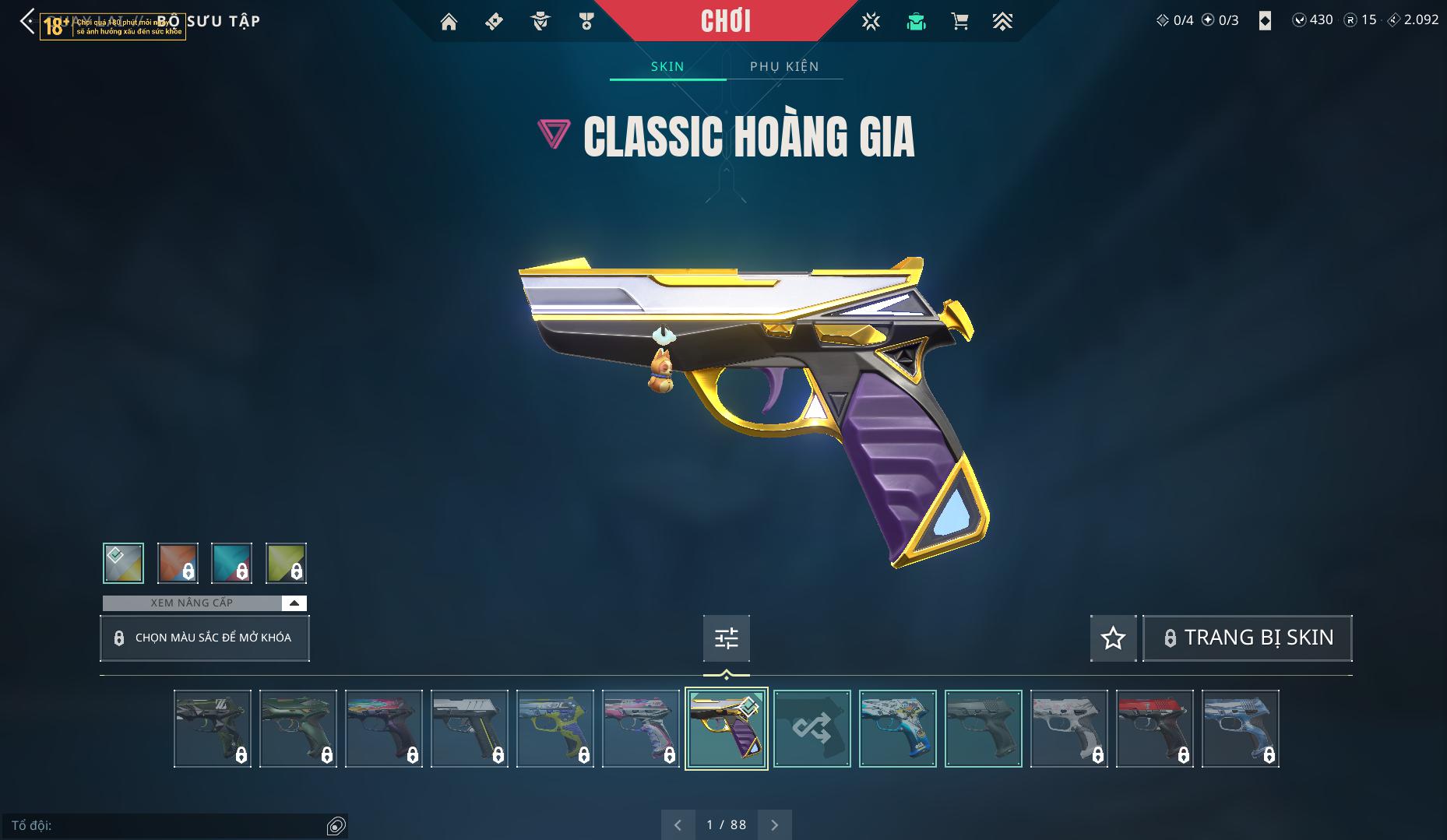Pick the olive green color variant
1447x840 pixels.
click(286, 563)
